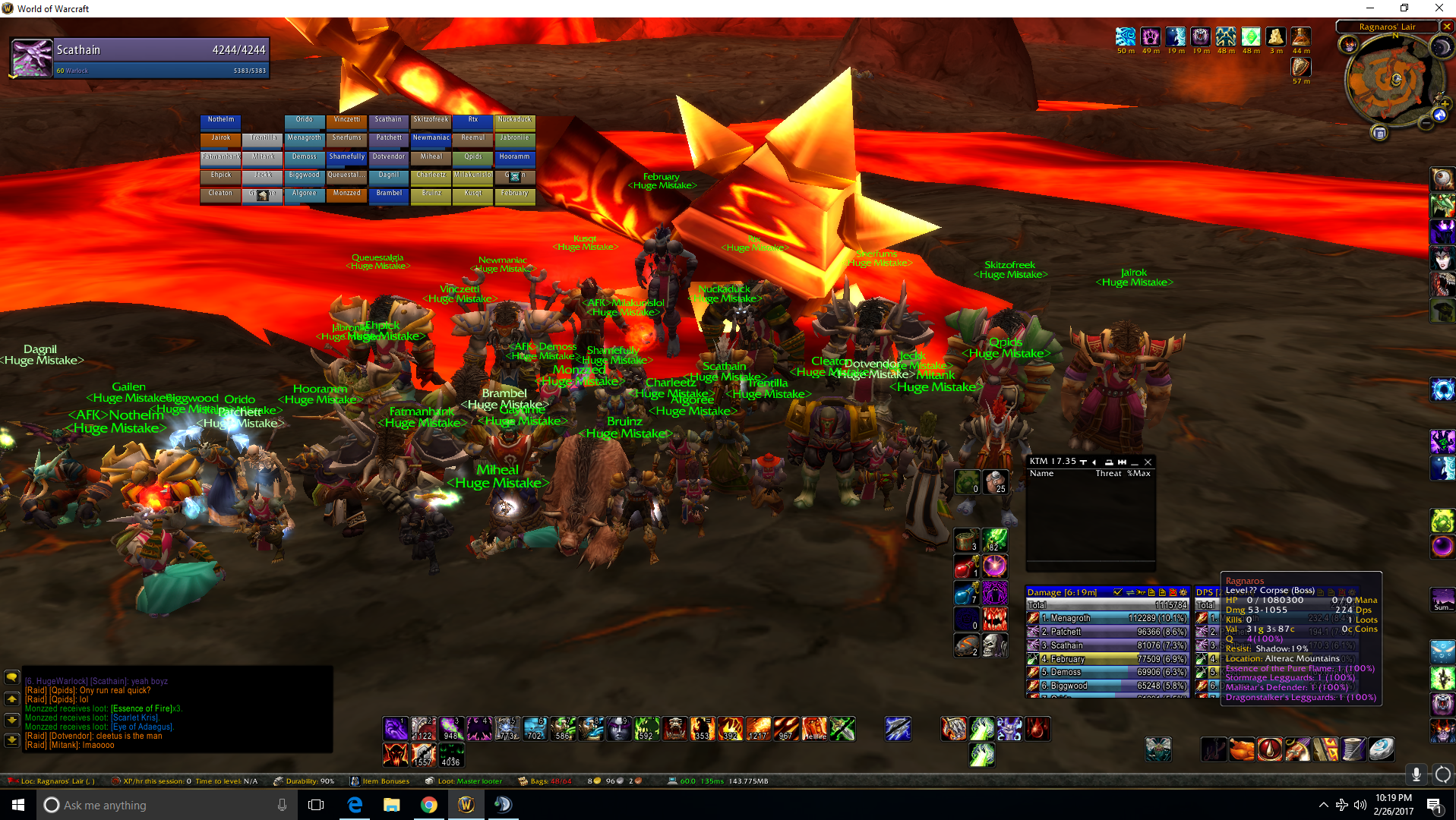The height and width of the screenshot is (820, 1456).
Task: Choose February's raid frame
Action: [515, 195]
